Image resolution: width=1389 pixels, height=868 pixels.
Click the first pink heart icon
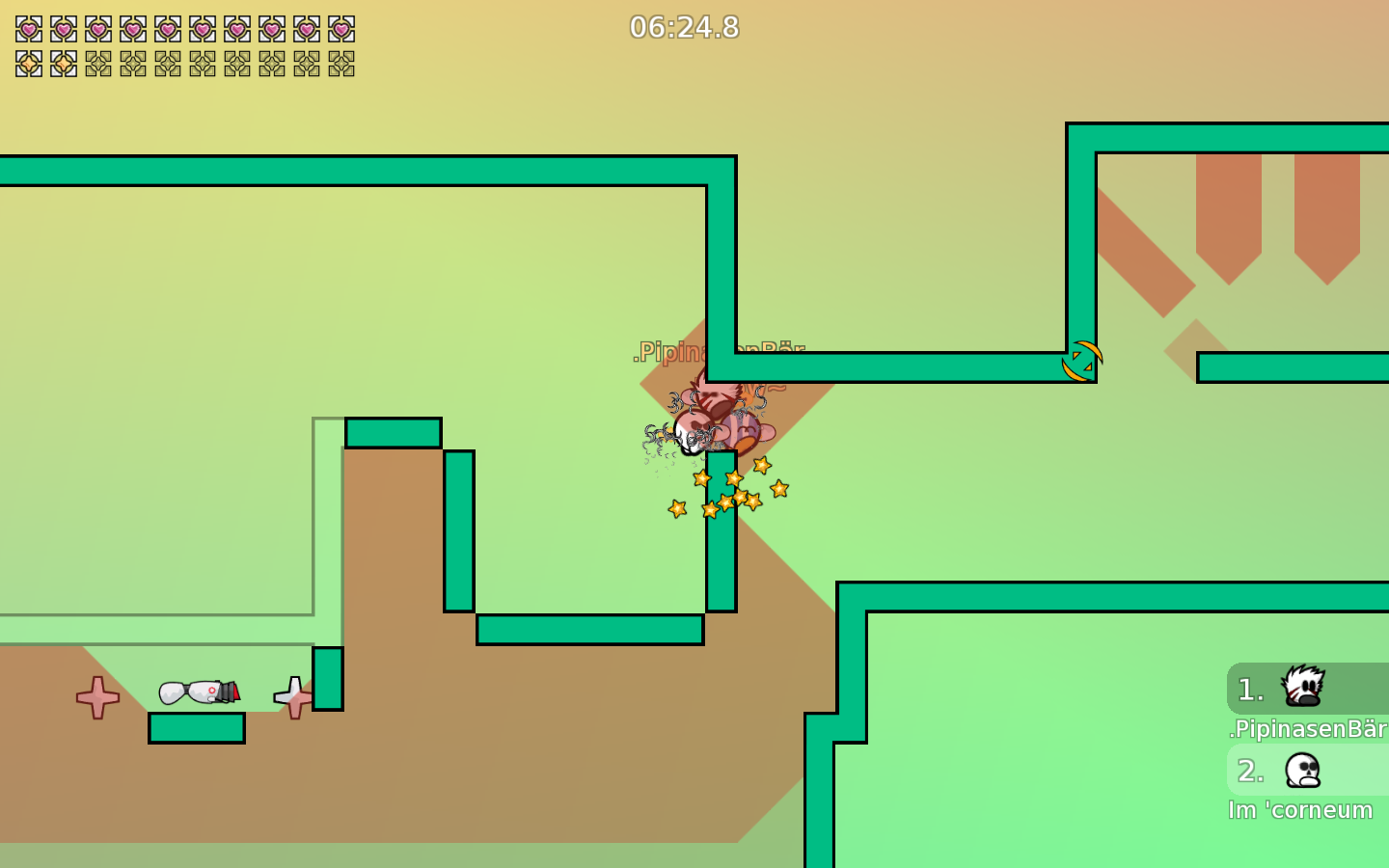pos(27,29)
